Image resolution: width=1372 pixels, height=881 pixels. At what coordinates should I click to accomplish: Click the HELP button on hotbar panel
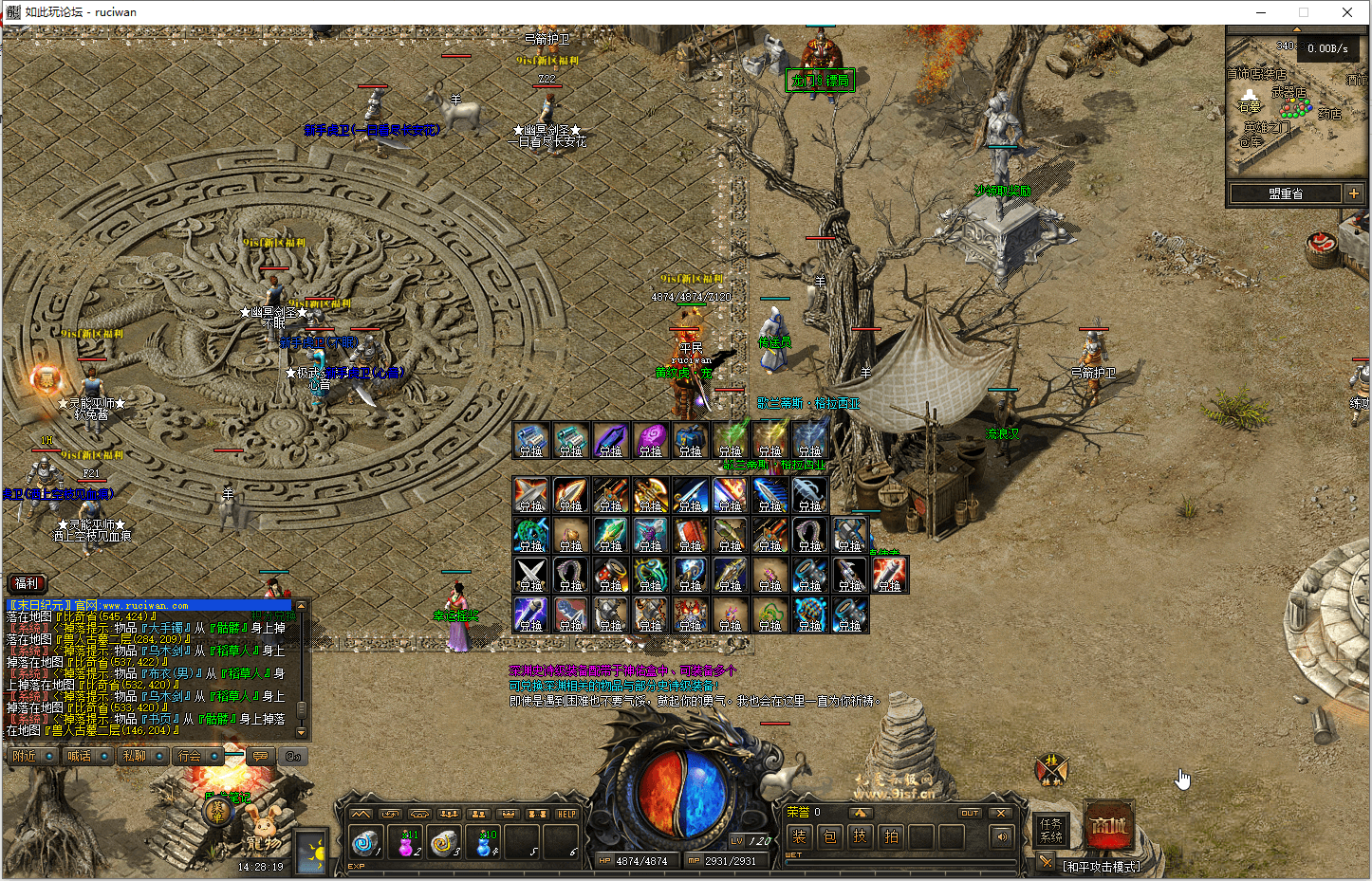[566, 814]
